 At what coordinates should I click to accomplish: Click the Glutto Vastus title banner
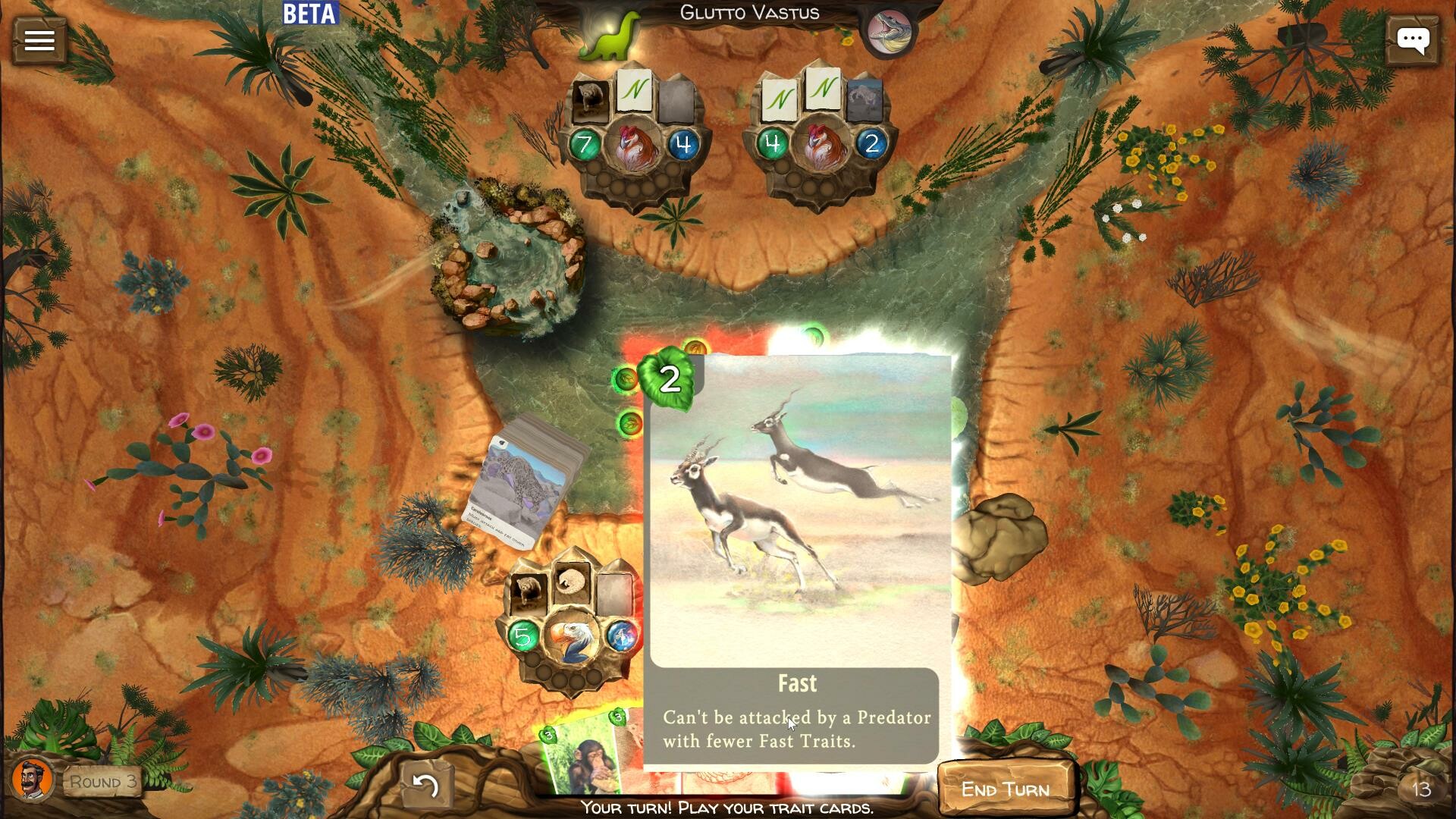(x=749, y=12)
